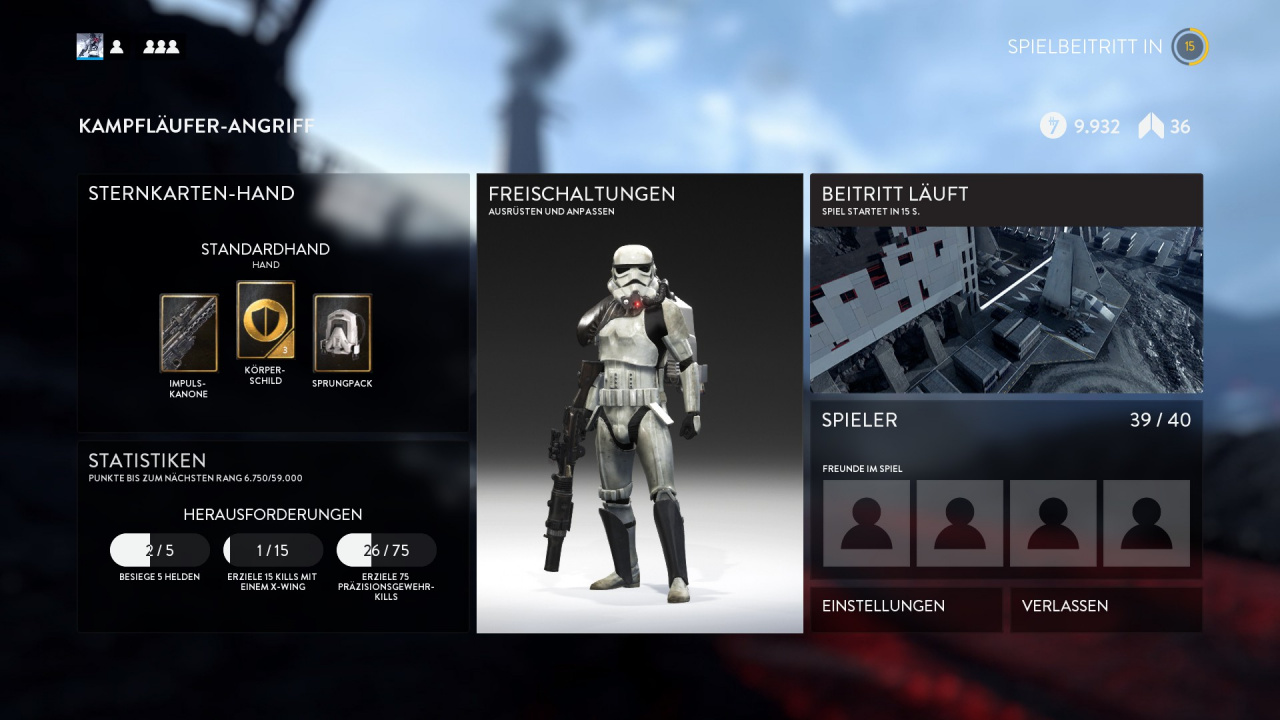View the Präzisionsgewehr-Kills challenge
This screenshot has width=1280, height=720.
(x=387, y=550)
